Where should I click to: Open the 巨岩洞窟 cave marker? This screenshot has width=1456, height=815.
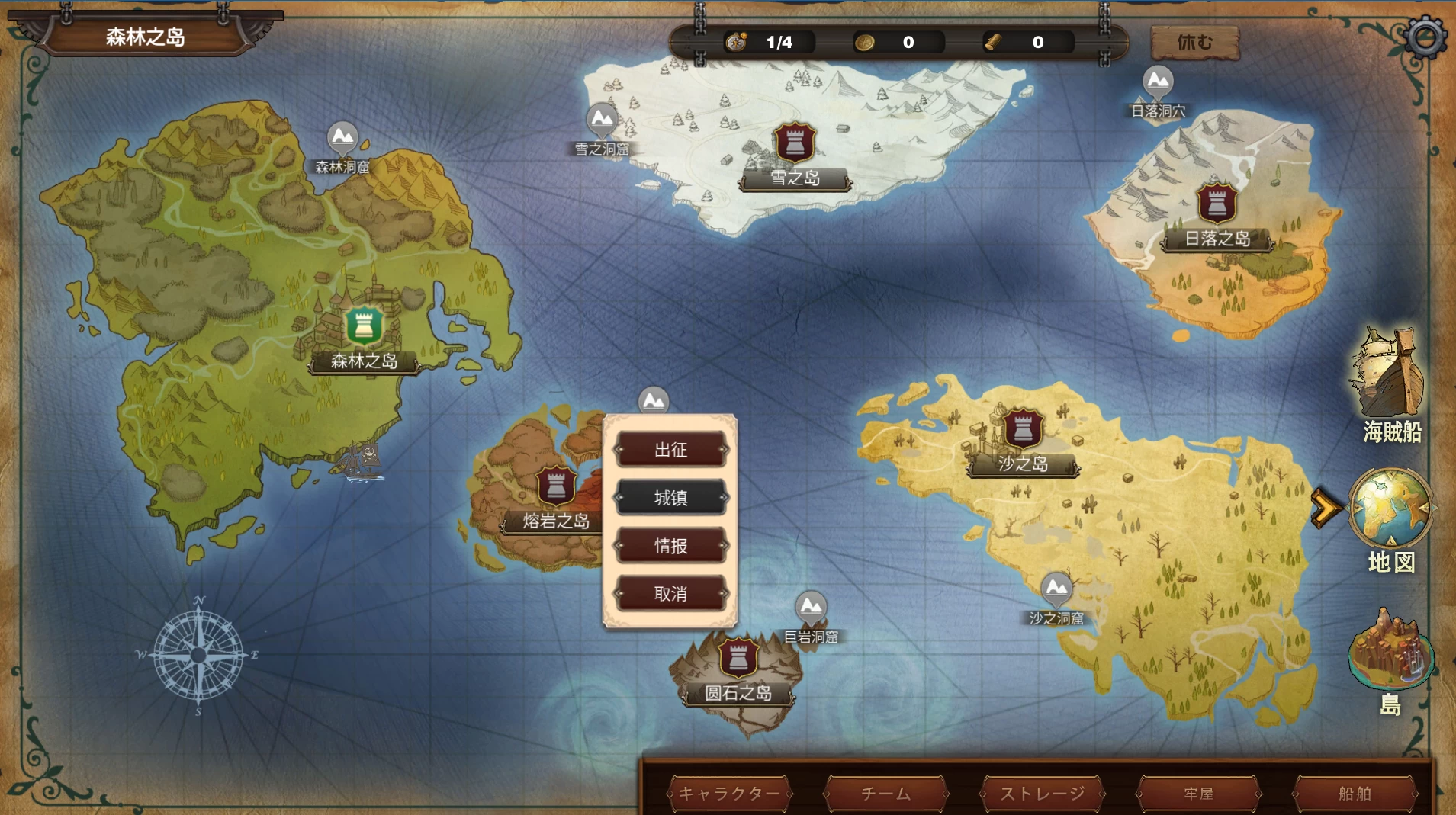point(812,608)
